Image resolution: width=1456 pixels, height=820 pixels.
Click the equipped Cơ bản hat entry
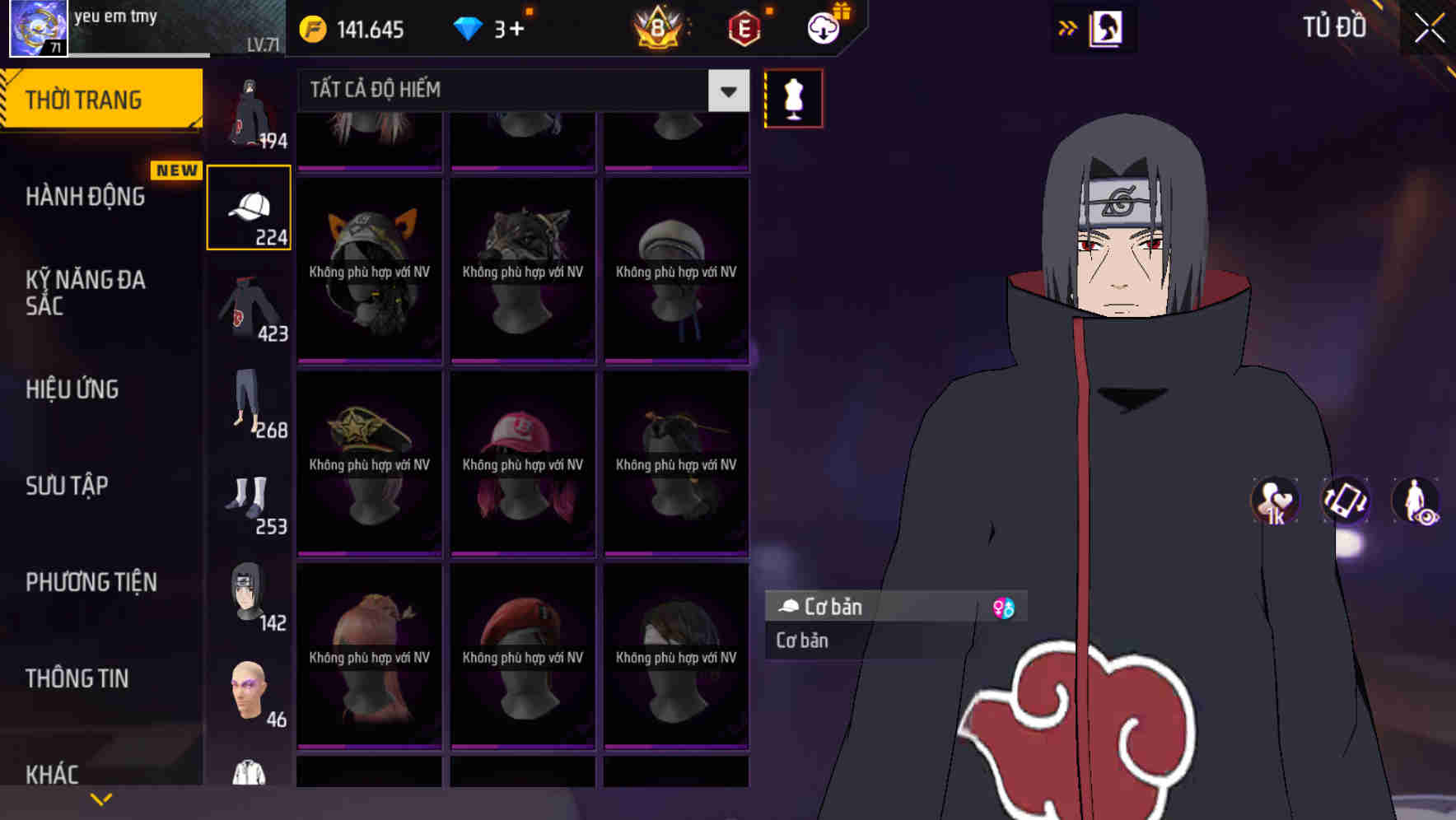pos(856,607)
